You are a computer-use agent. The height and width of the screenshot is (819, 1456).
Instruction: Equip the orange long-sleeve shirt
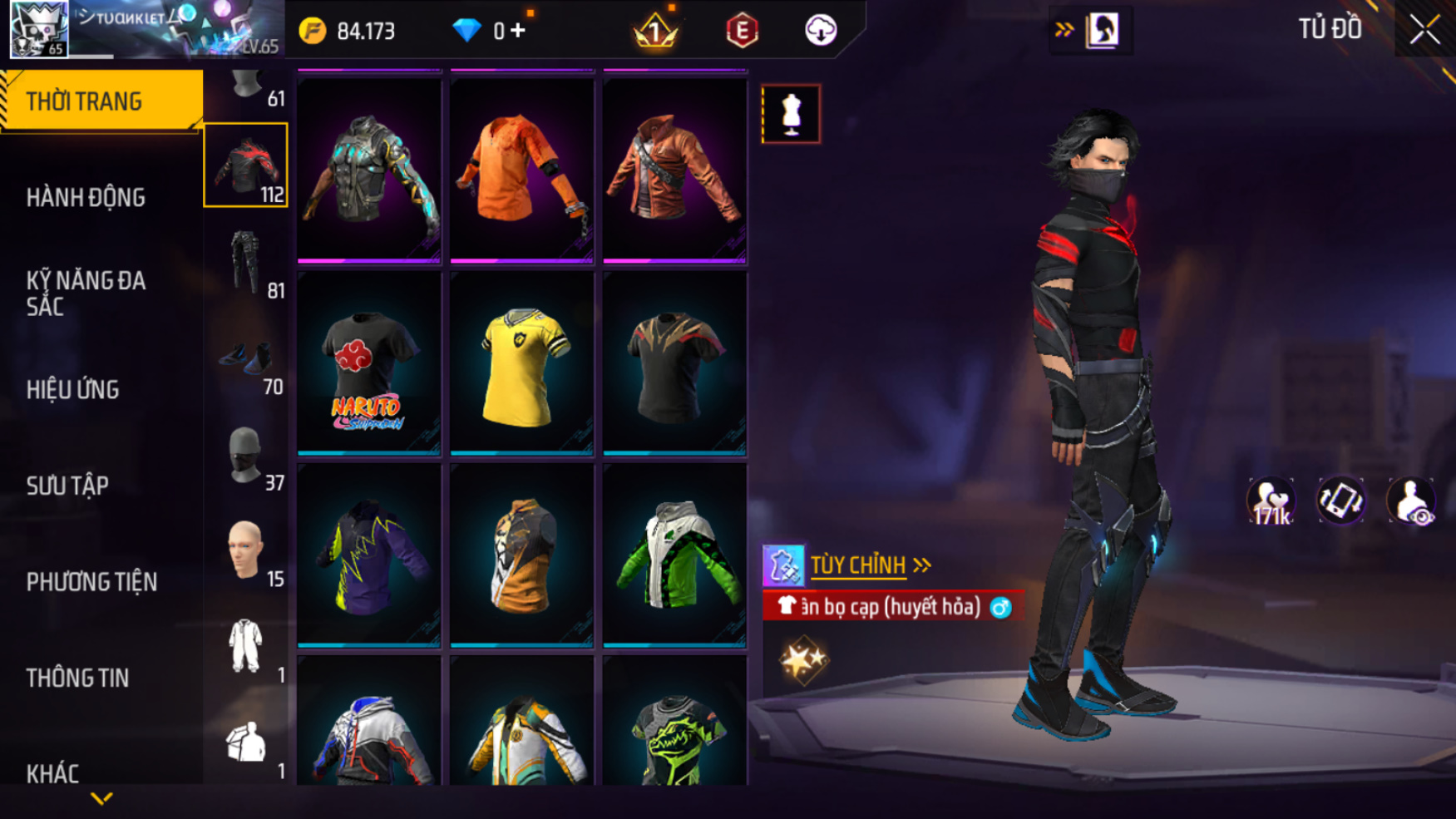tap(521, 170)
